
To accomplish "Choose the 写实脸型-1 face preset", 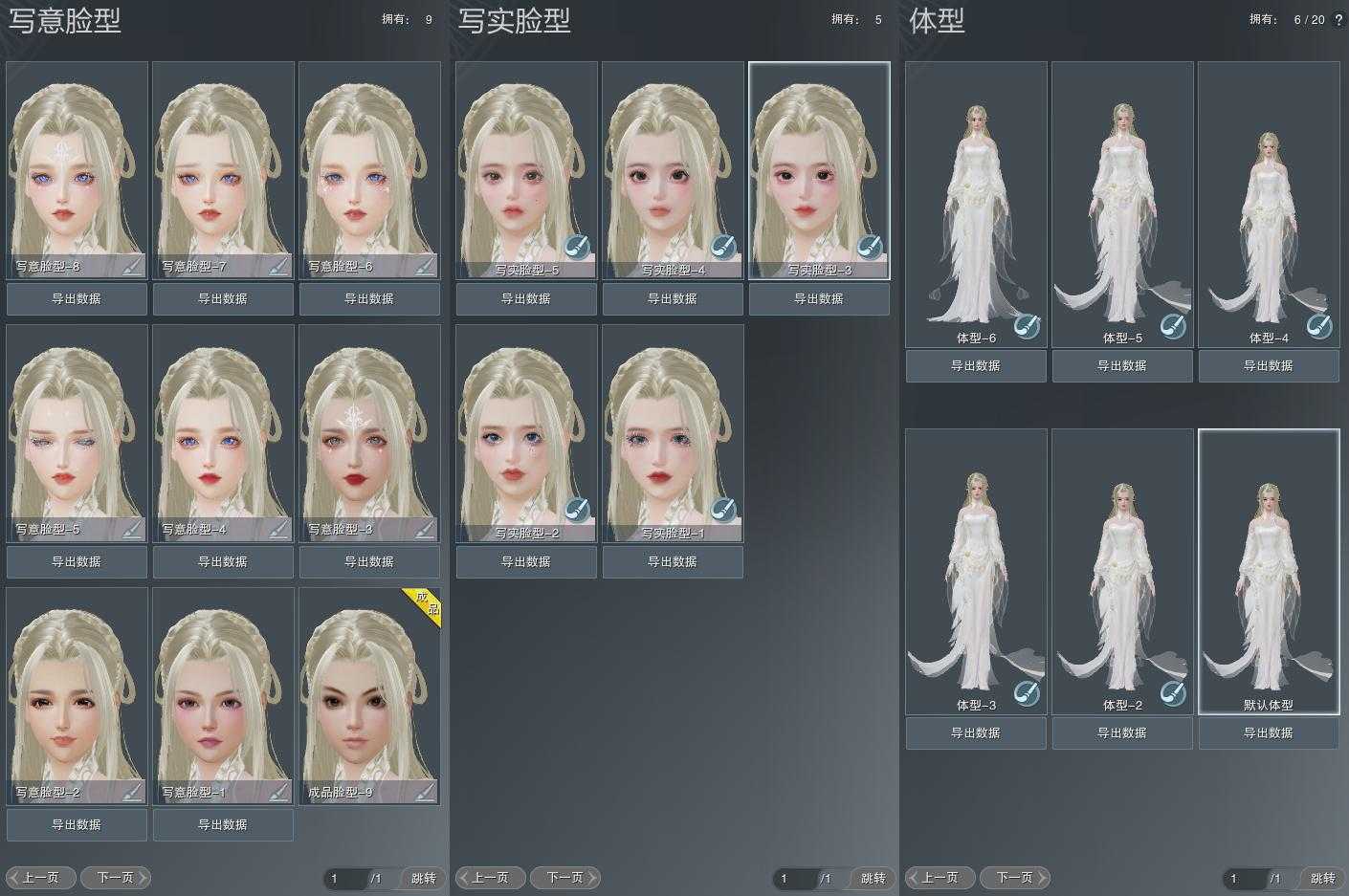I will click(x=673, y=426).
